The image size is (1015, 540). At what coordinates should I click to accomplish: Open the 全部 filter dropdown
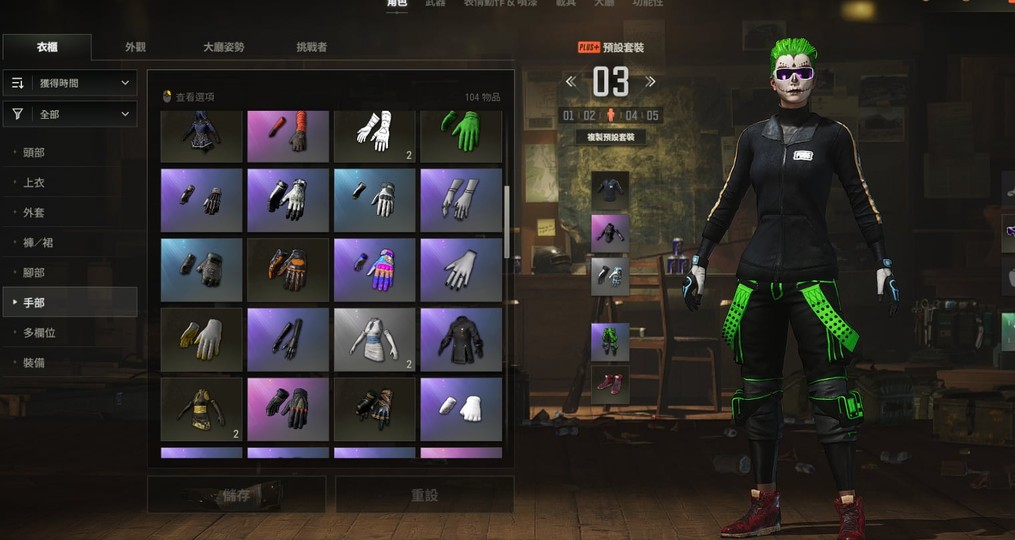pyautogui.click(x=70, y=115)
